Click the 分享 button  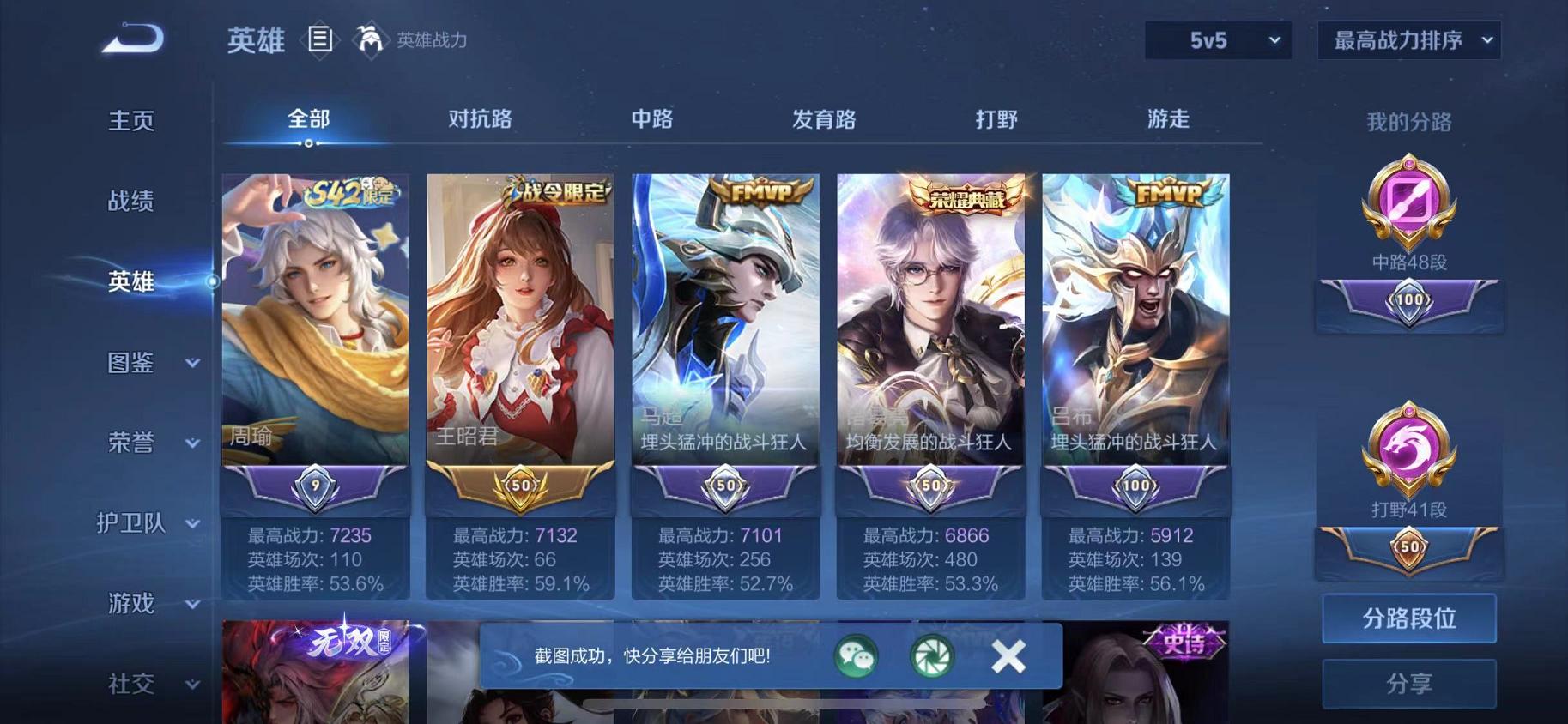pos(1408,684)
